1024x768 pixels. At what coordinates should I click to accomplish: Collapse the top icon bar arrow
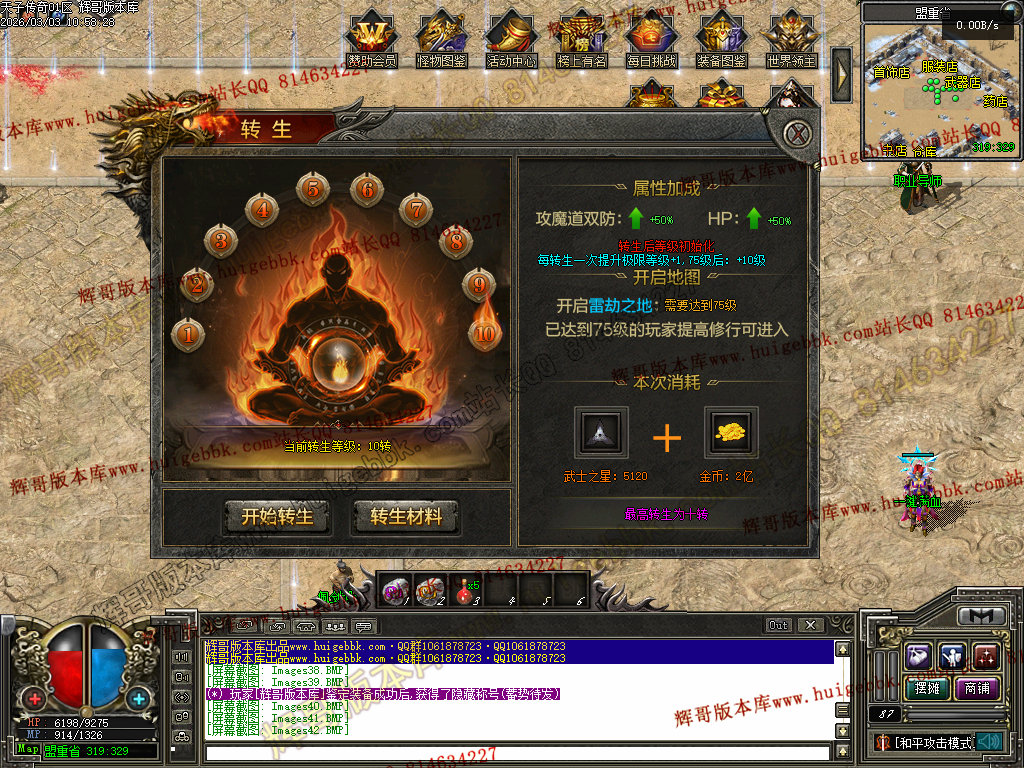click(841, 68)
